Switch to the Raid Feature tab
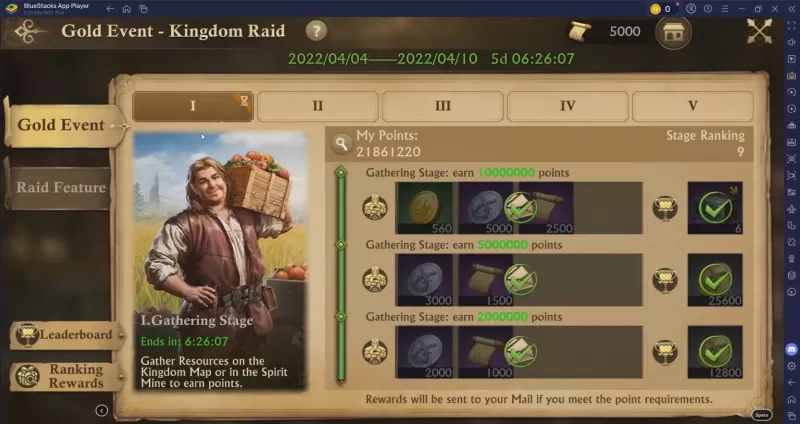Image resolution: width=800 pixels, height=424 pixels. pyautogui.click(x=60, y=187)
